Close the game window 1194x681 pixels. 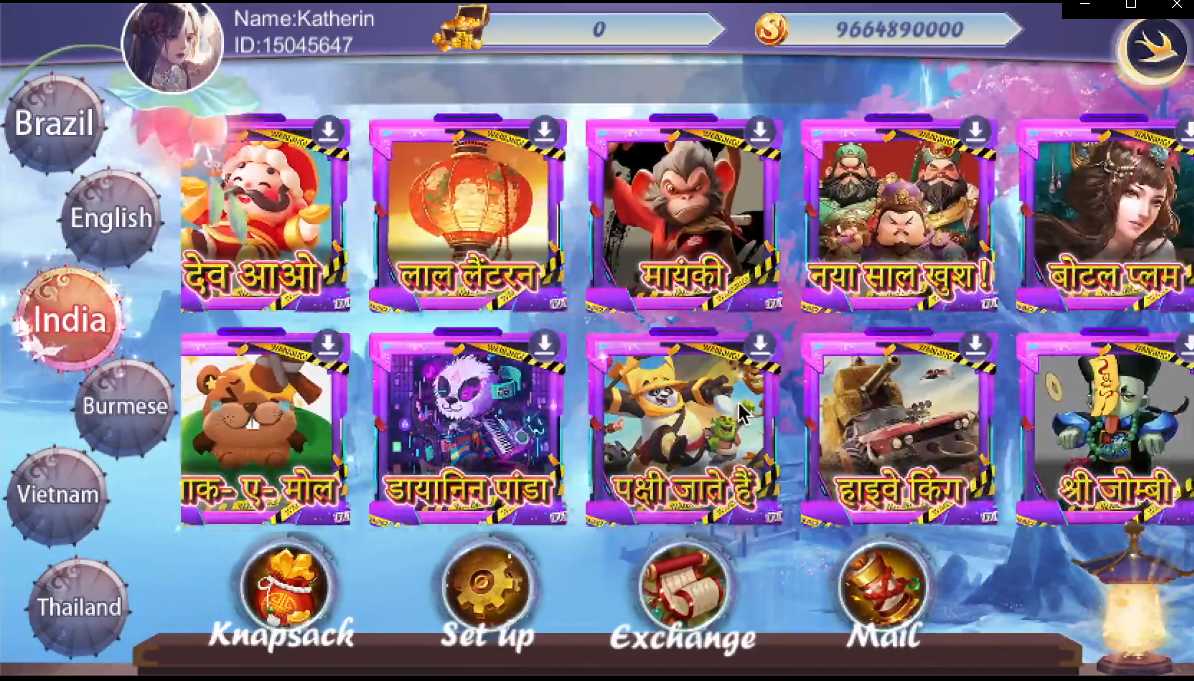[x=1176, y=6]
